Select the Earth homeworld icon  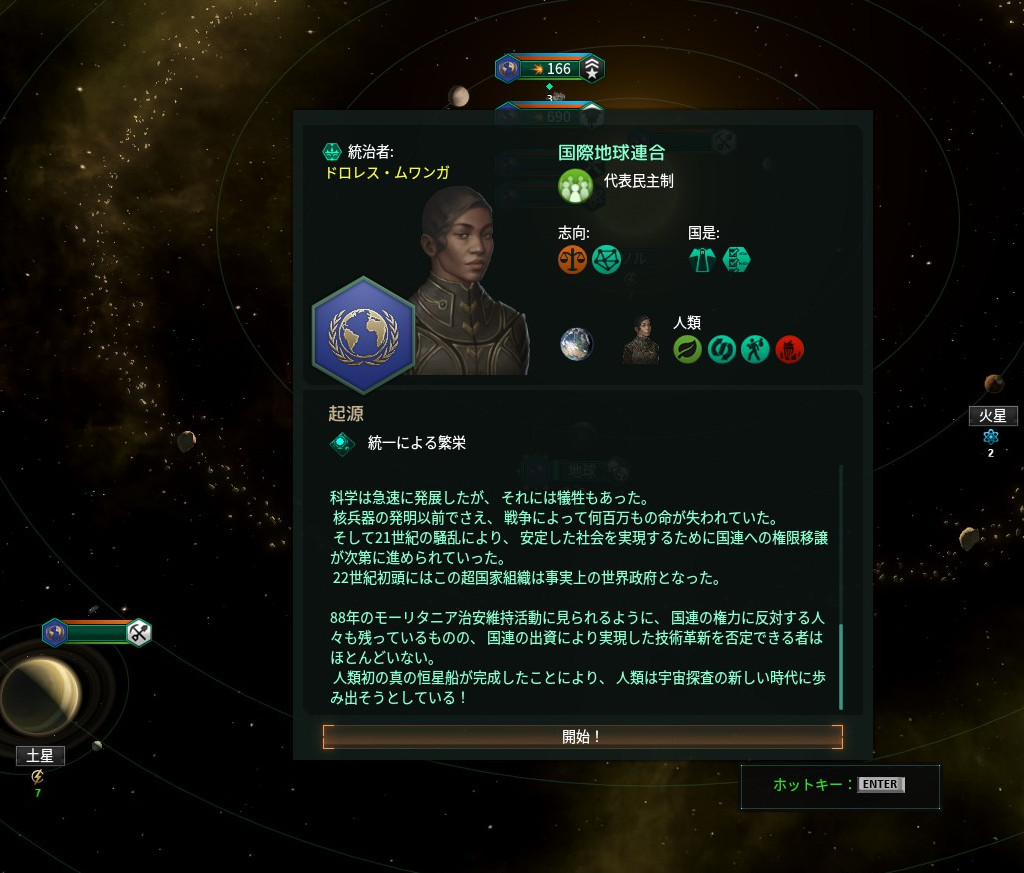(577, 344)
